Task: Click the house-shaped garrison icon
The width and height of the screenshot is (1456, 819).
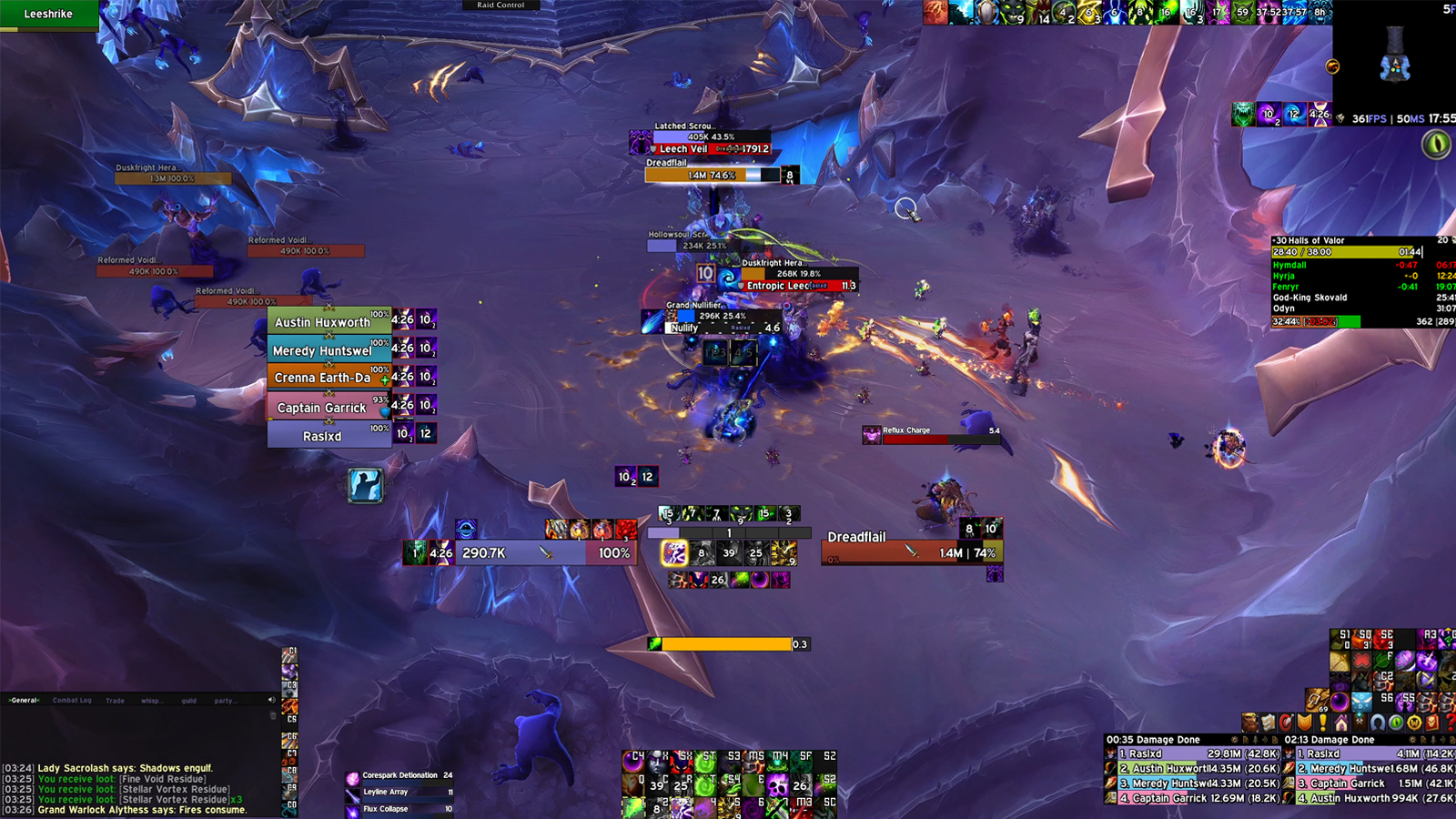Action: point(1341,723)
